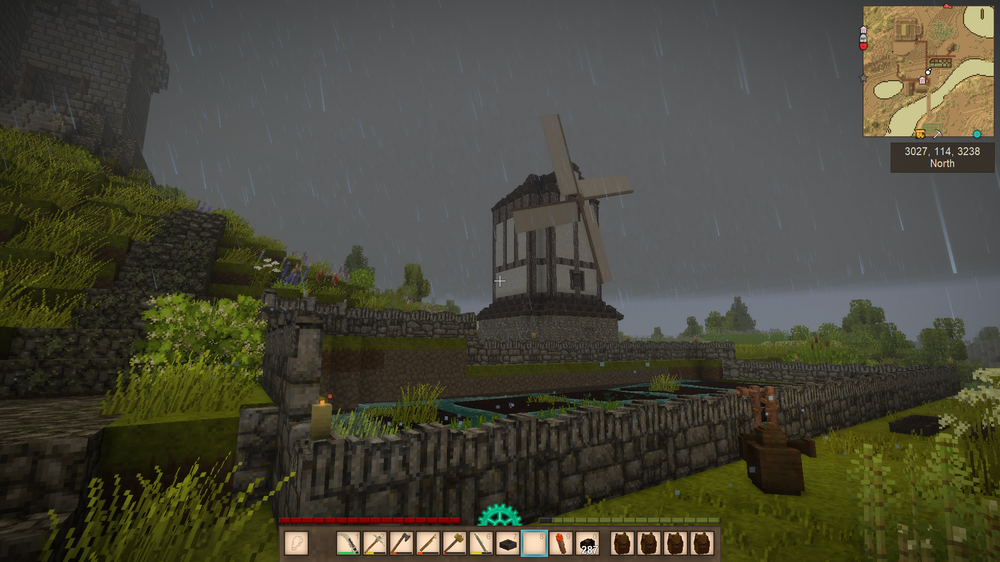Select the pickaxe hotbar slot
The width and height of the screenshot is (1000, 562).
pos(375,544)
